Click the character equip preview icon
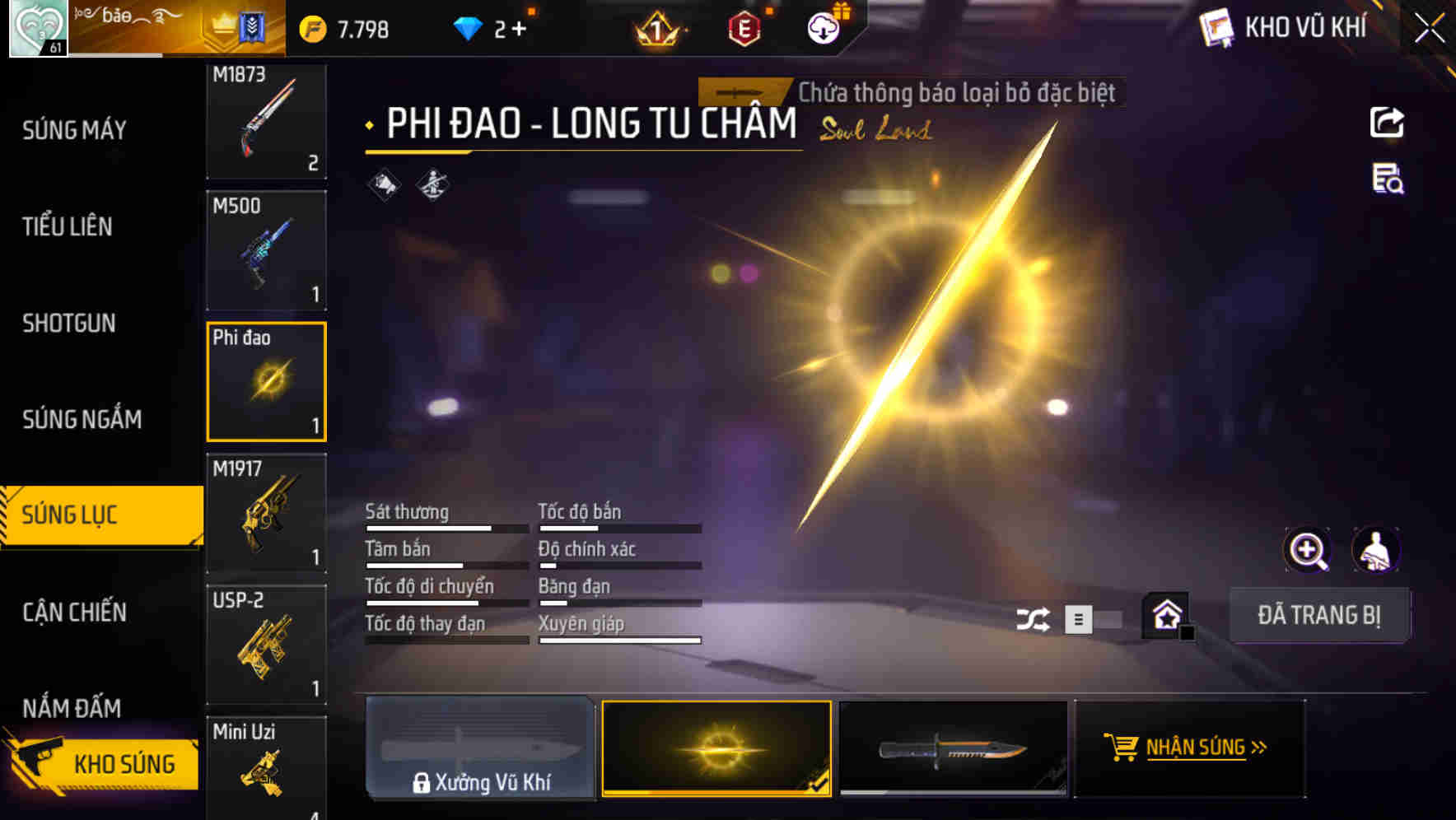This screenshot has width=1456, height=820. [x=1378, y=549]
